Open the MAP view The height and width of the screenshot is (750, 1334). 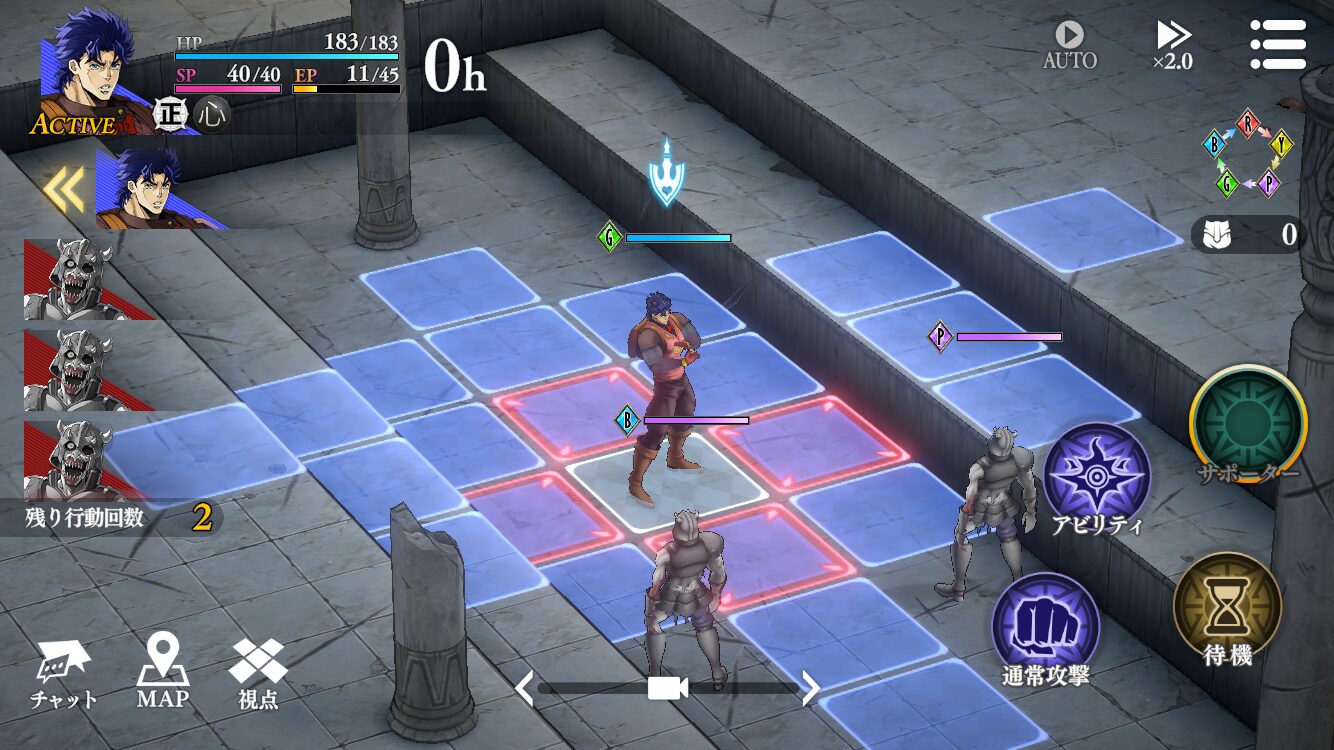click(162, 672)
